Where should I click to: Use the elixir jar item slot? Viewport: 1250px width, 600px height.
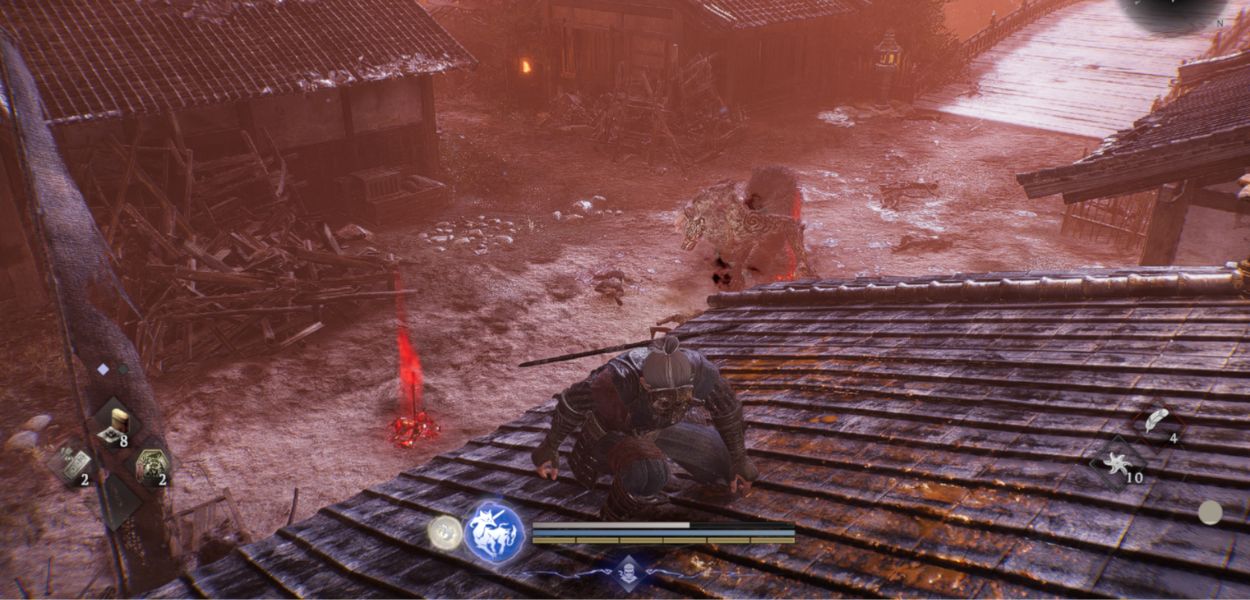pyautogui.click(x=118, y=423)
